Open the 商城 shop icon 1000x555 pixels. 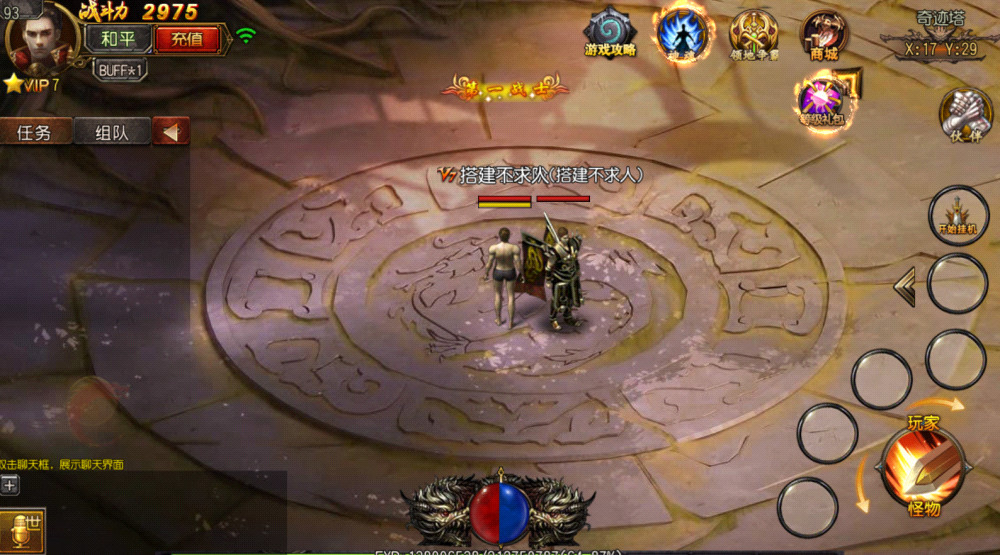click(824, 34)
